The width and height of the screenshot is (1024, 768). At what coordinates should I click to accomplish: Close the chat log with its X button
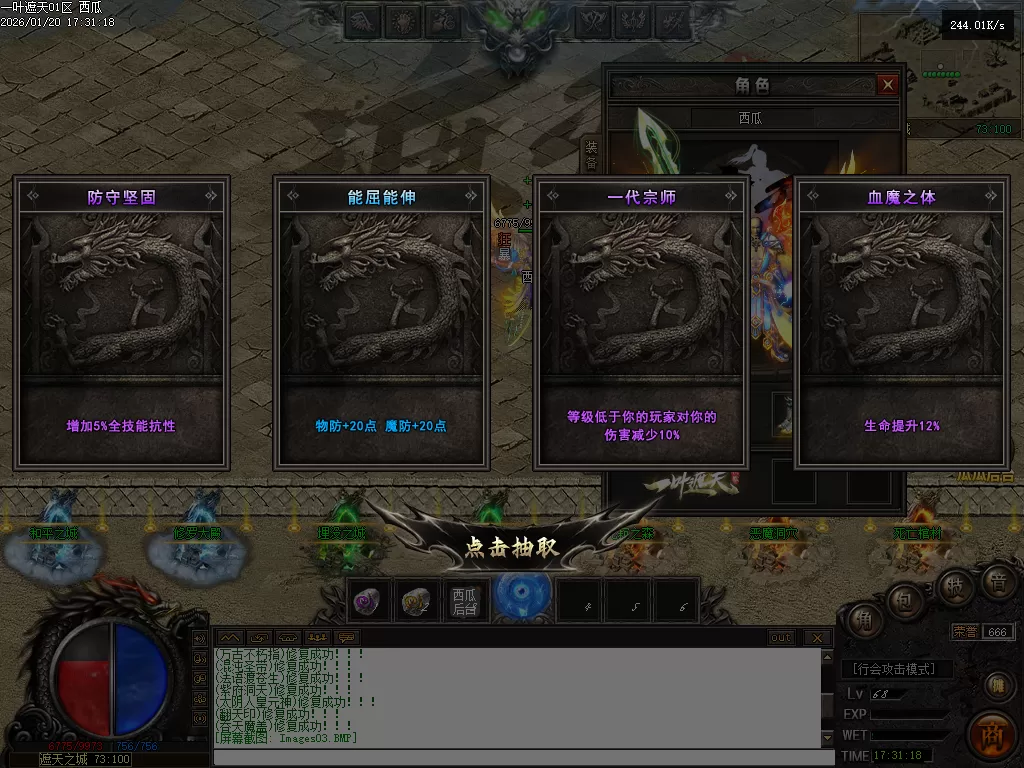[x=817, y=637]
